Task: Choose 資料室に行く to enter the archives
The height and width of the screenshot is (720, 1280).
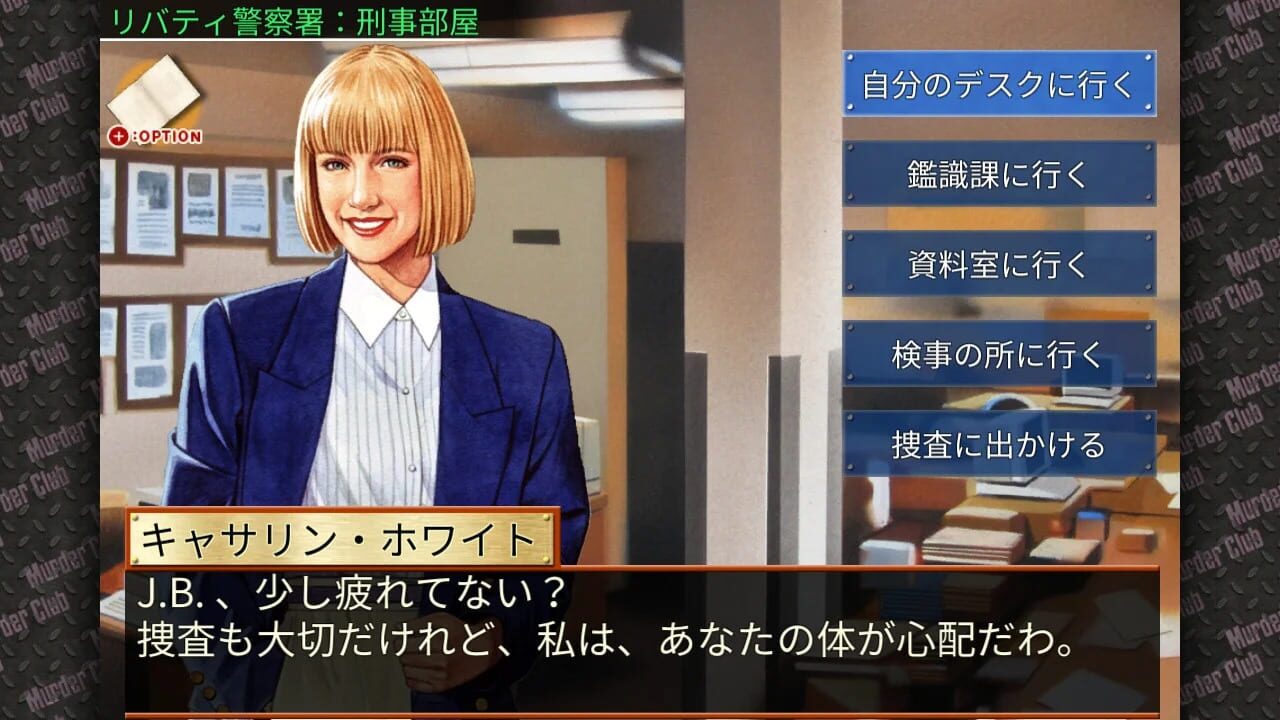Action: coord(999,266)
